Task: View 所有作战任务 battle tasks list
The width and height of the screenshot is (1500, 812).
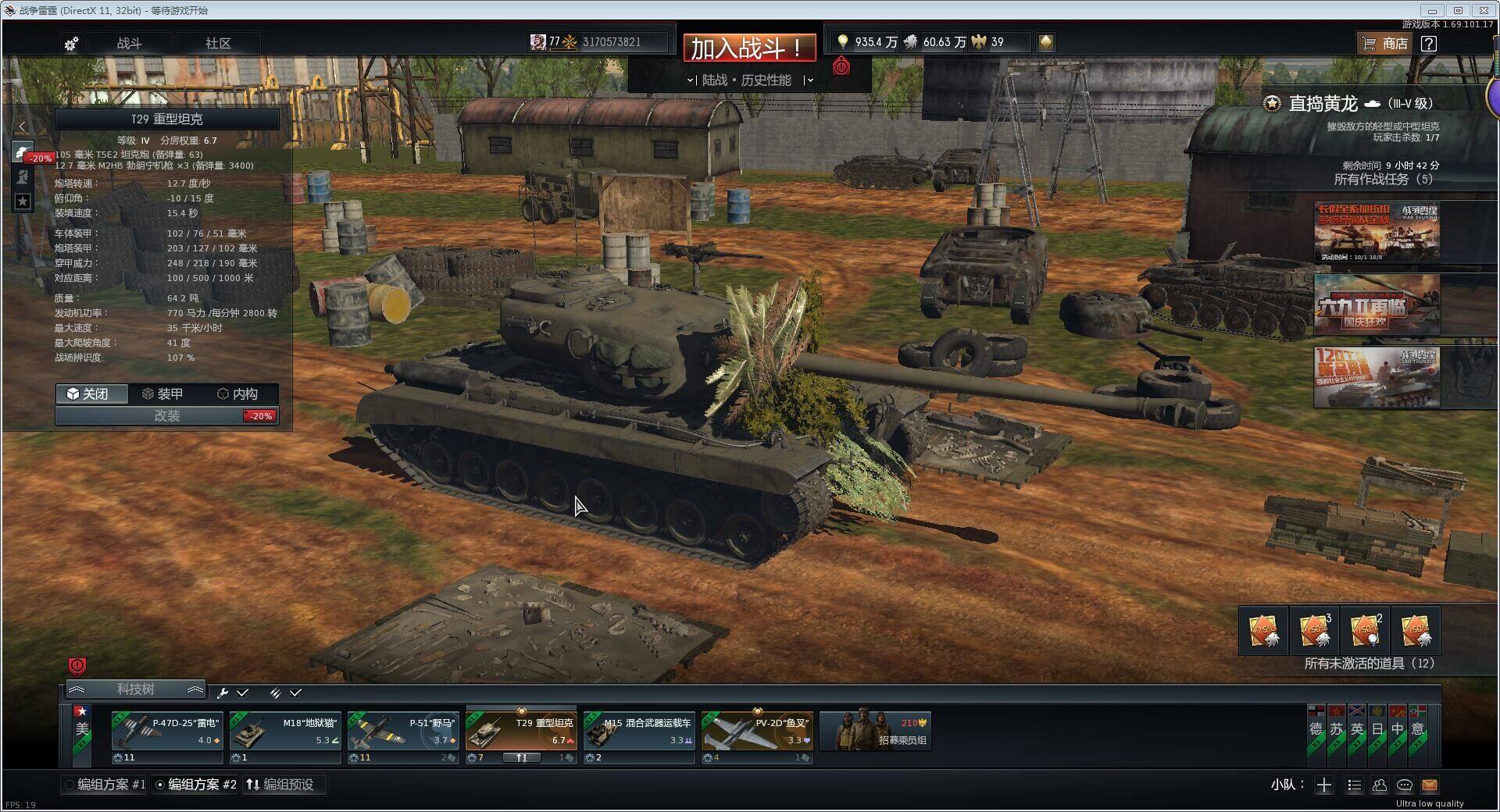Action: coord(1383,180)
